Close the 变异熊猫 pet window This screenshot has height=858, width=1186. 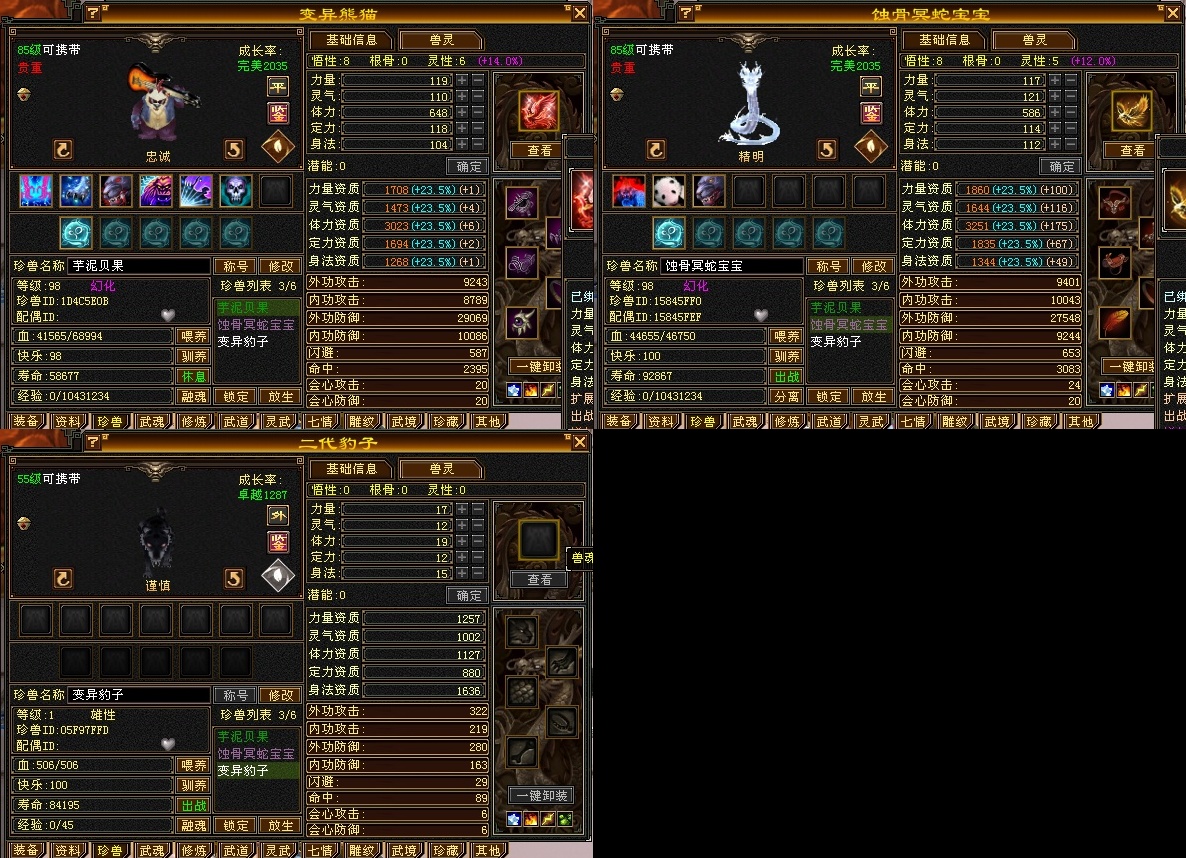580,13
